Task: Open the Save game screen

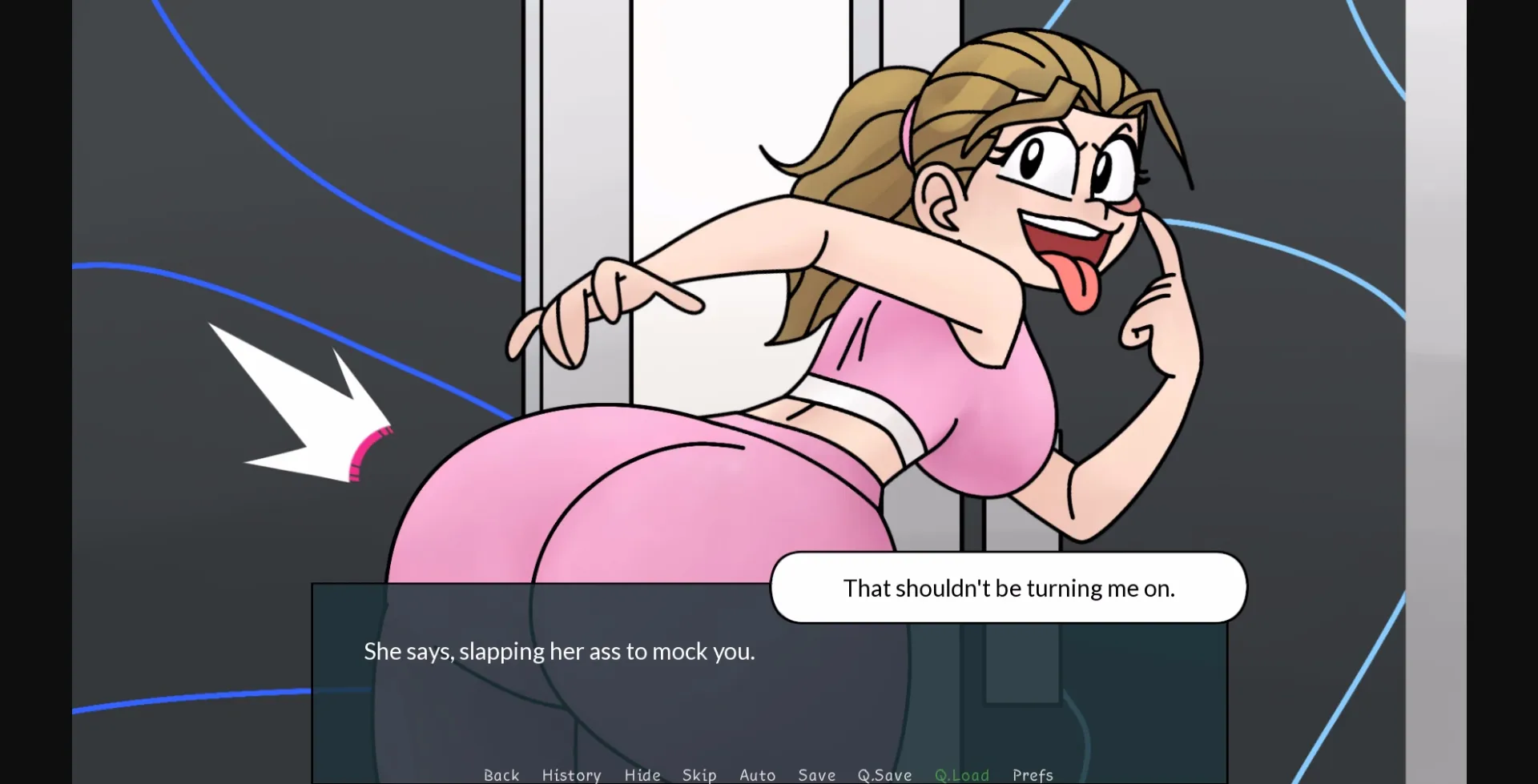Action: pos(816,774)
